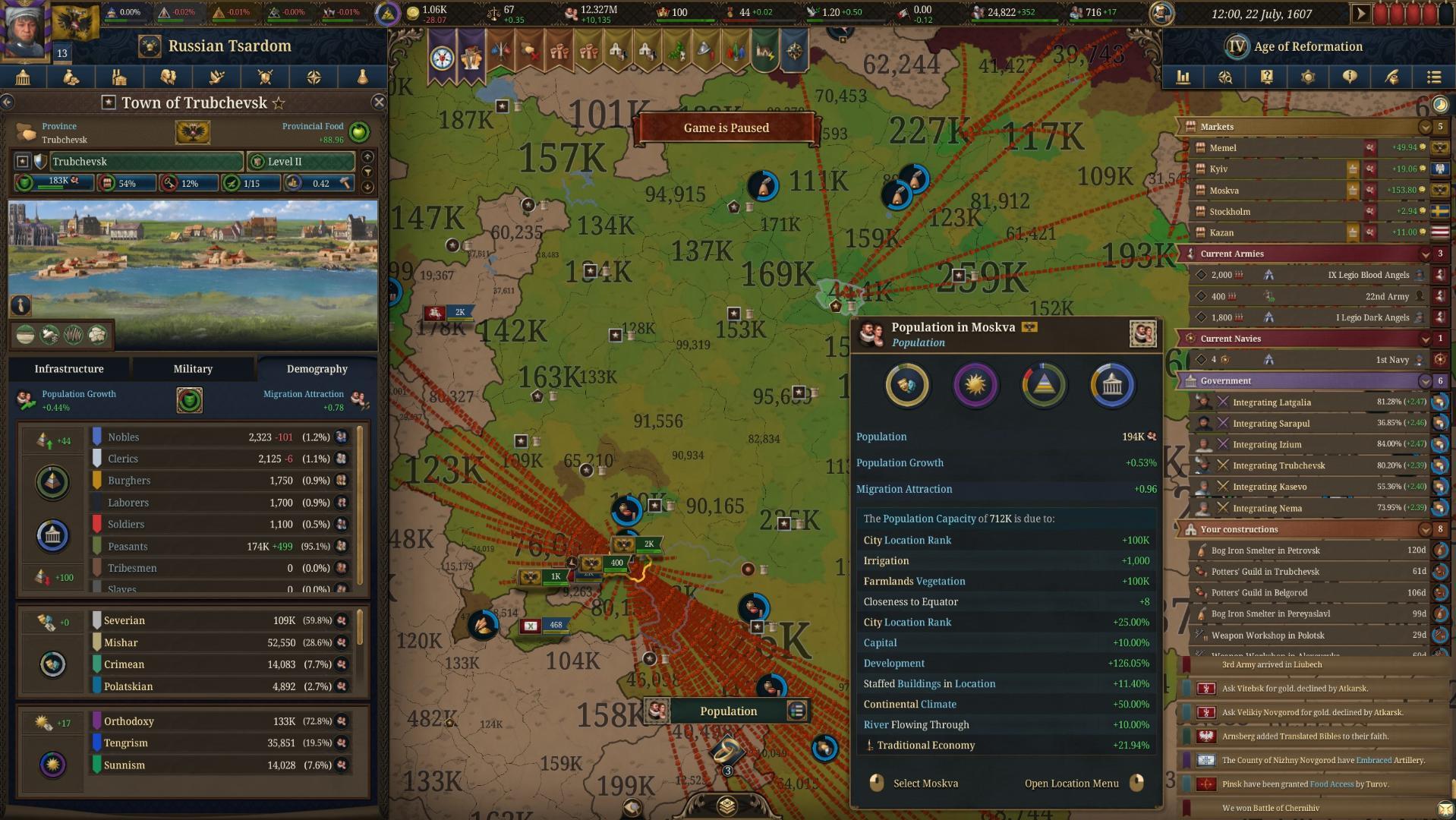Screen dimensions: 1456x820
Task: Switch to the Infrastructure tab
Action: 69,369
